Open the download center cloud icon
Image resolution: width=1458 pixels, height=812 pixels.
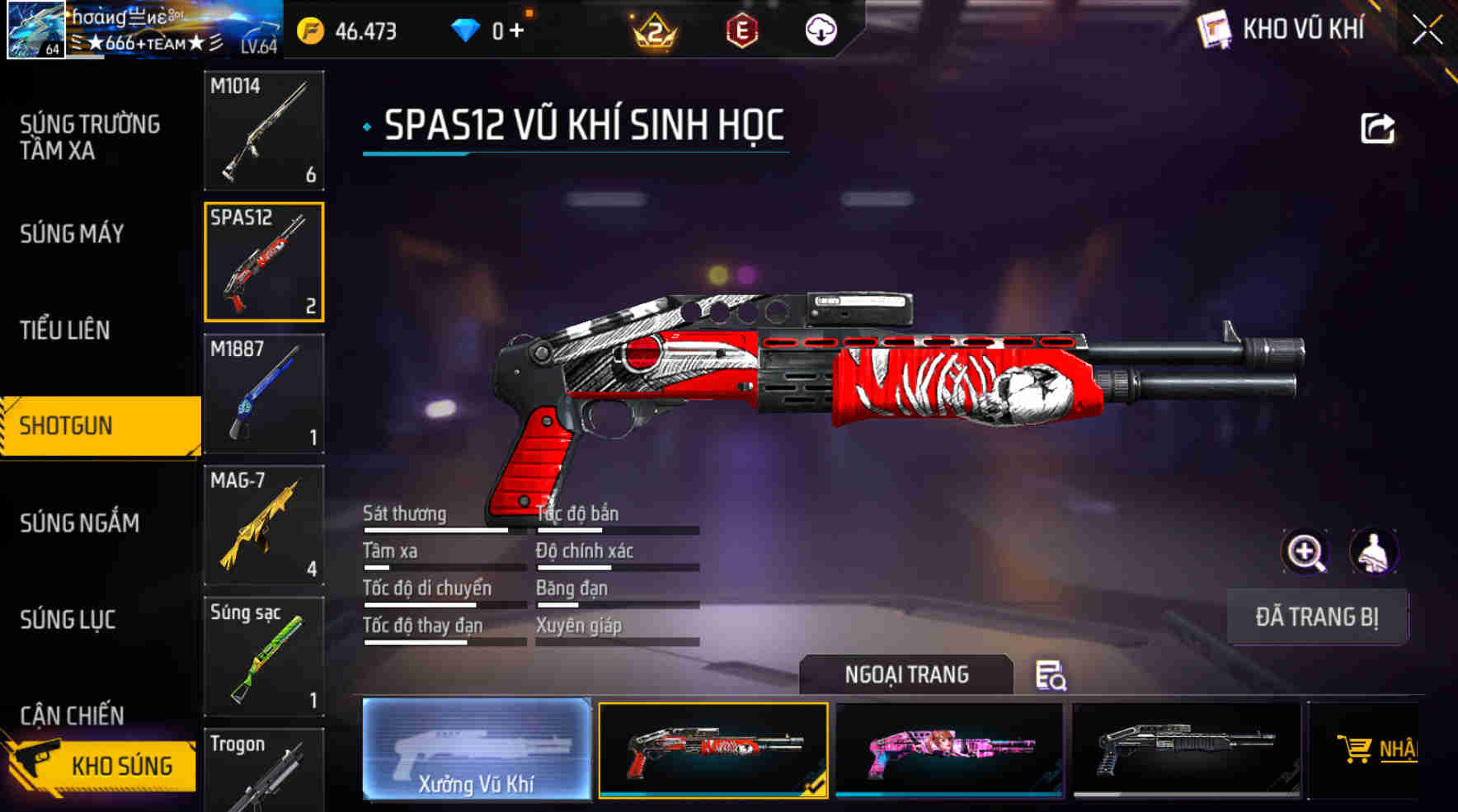point(821,31)
